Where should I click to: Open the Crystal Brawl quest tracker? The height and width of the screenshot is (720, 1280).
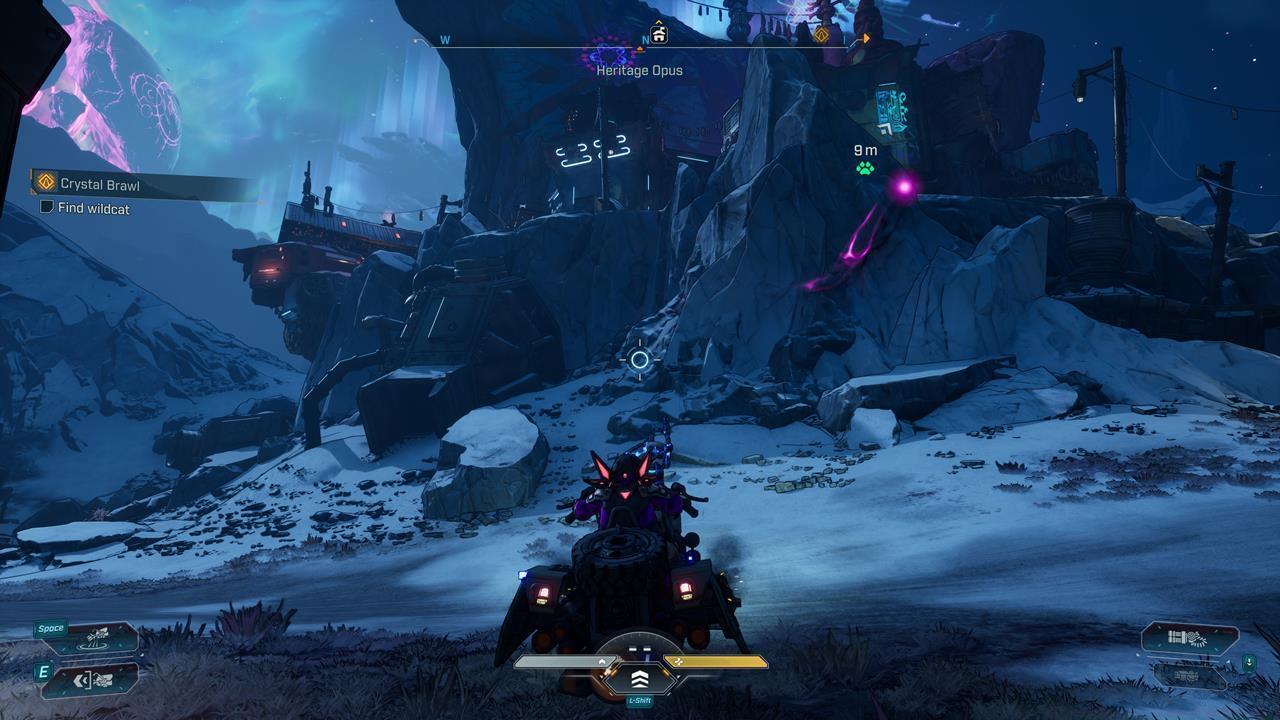click(100, 184)
